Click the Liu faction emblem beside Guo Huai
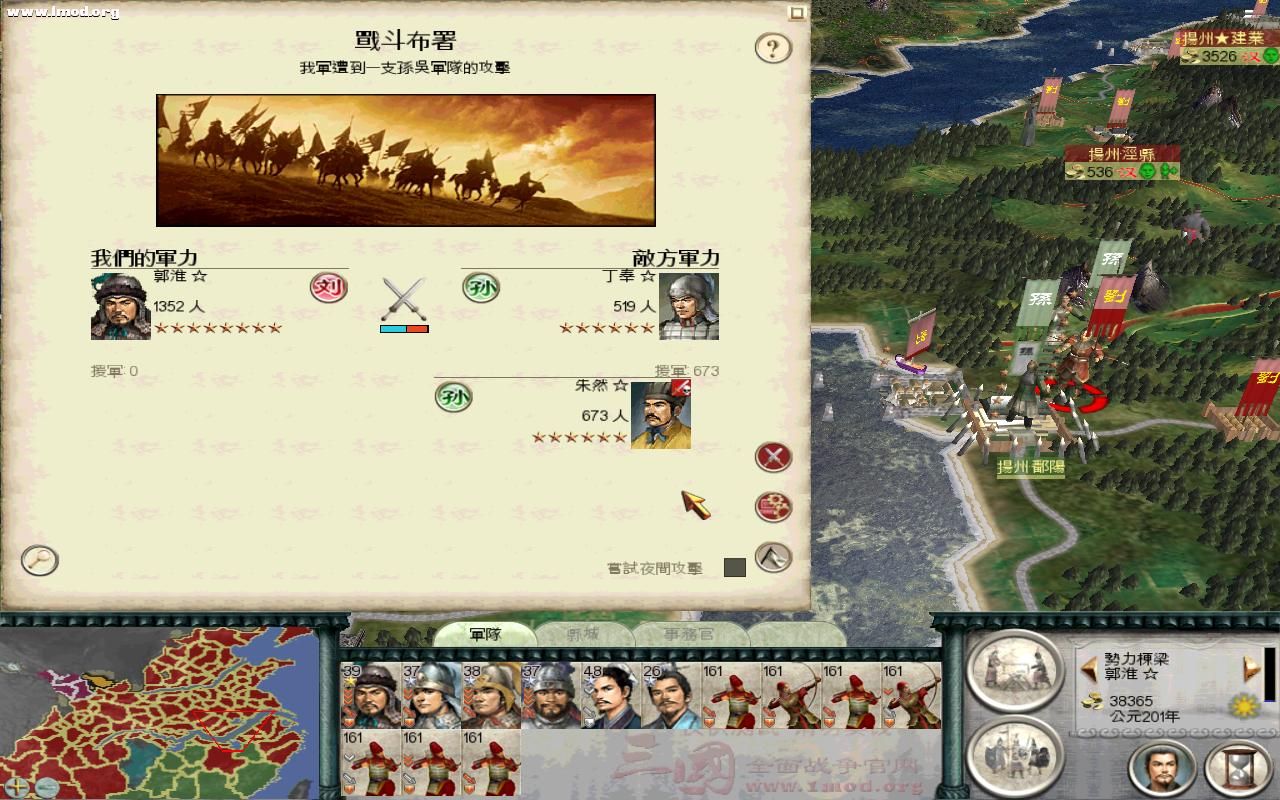Image resolution: width=1280 pixels, height=800 pixels. pos(330,289)
